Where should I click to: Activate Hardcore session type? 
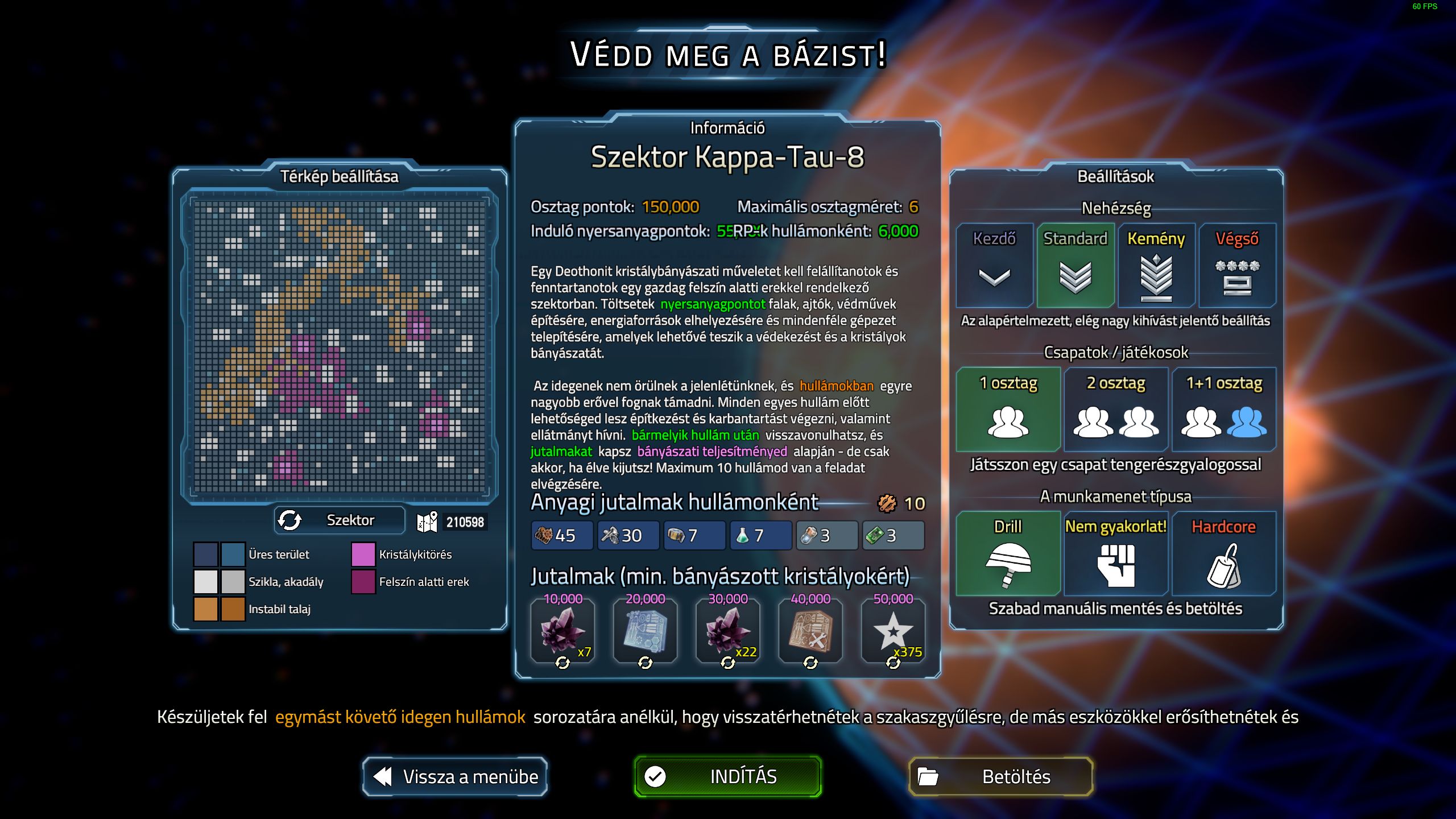click(x=1224, y=553)
